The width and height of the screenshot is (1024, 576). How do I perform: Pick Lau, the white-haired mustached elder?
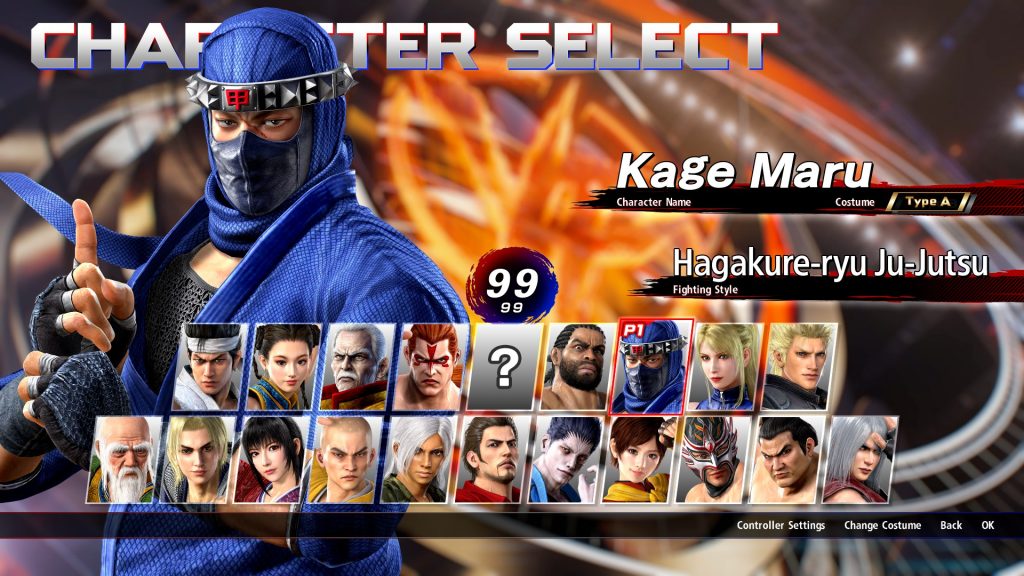pos(359,367)
